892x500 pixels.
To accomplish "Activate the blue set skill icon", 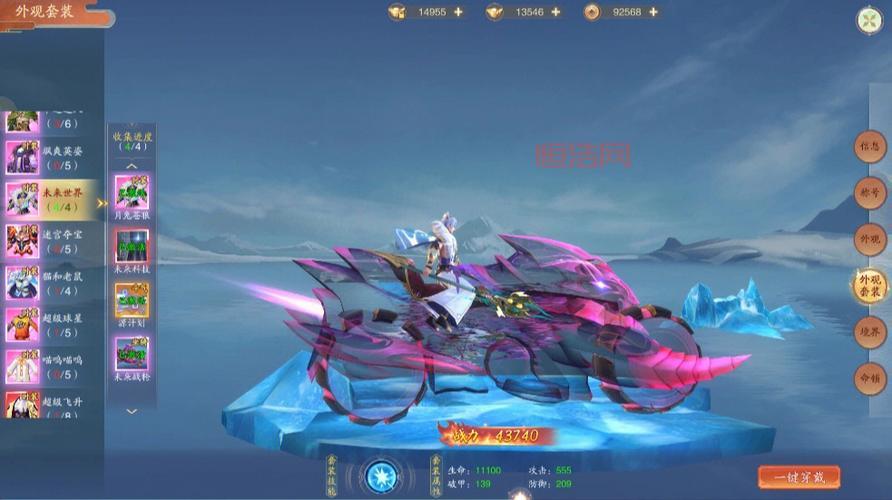I will [x=381, y=477].
